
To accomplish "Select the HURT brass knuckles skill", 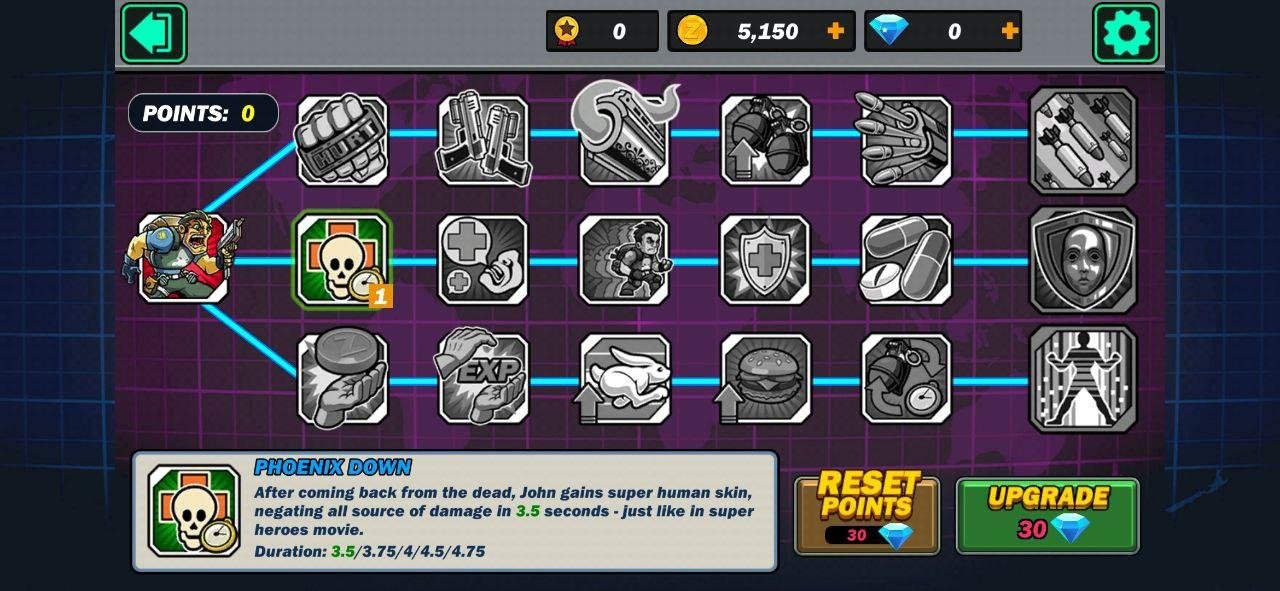I will tap(342, 140).
